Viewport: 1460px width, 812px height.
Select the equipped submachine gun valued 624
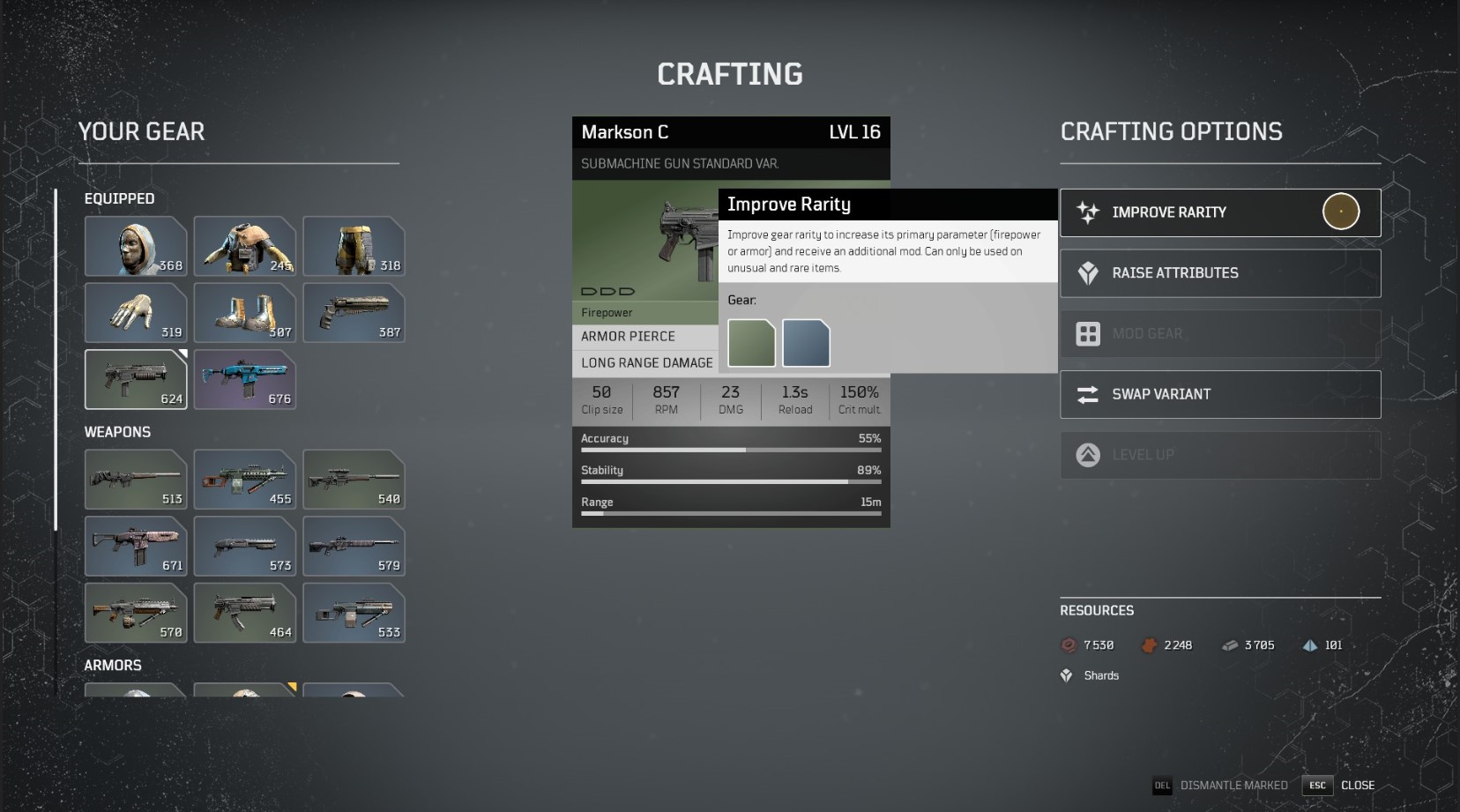pos(135,379)
